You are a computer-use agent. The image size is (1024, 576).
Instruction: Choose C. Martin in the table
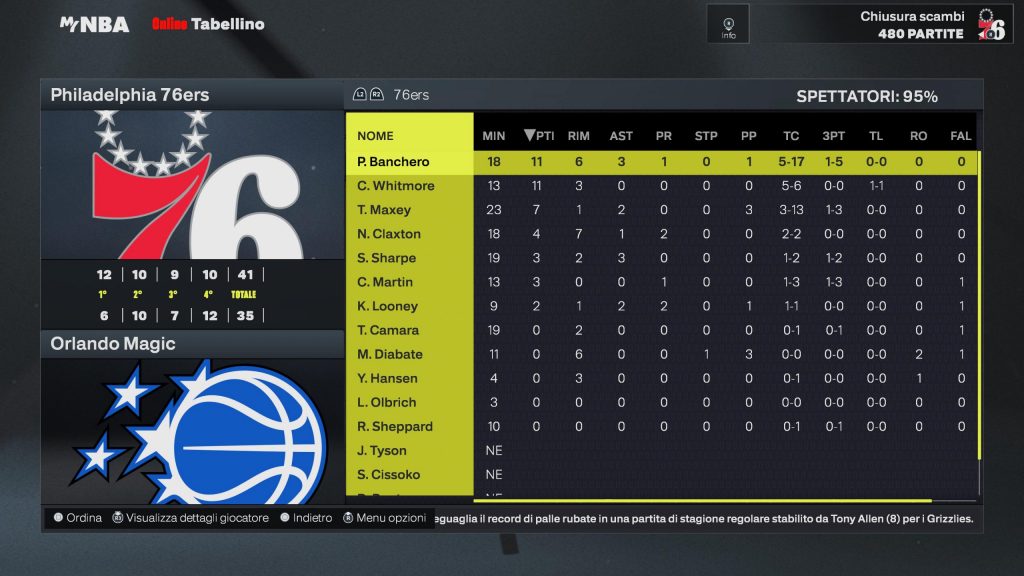point(385,282)
